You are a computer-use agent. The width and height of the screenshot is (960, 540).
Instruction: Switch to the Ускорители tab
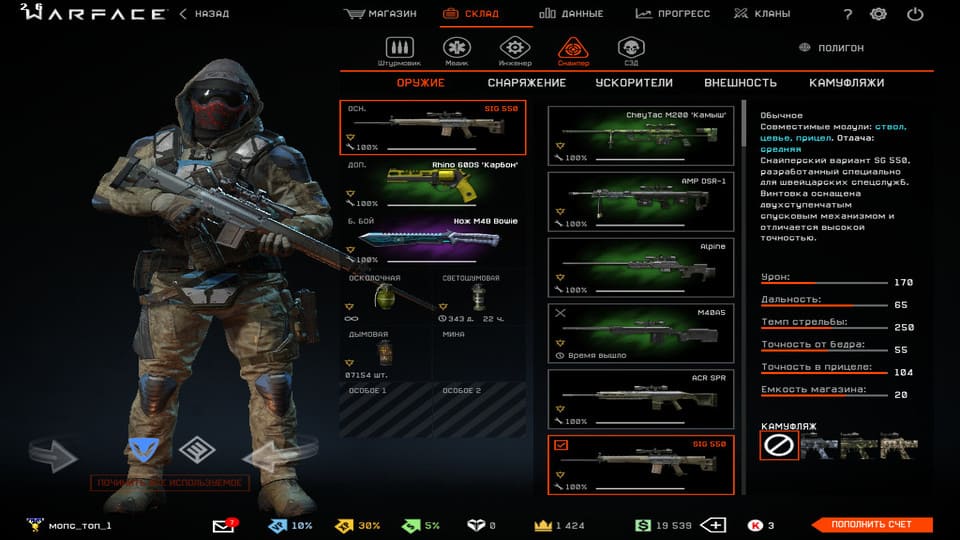coord(634,83)
